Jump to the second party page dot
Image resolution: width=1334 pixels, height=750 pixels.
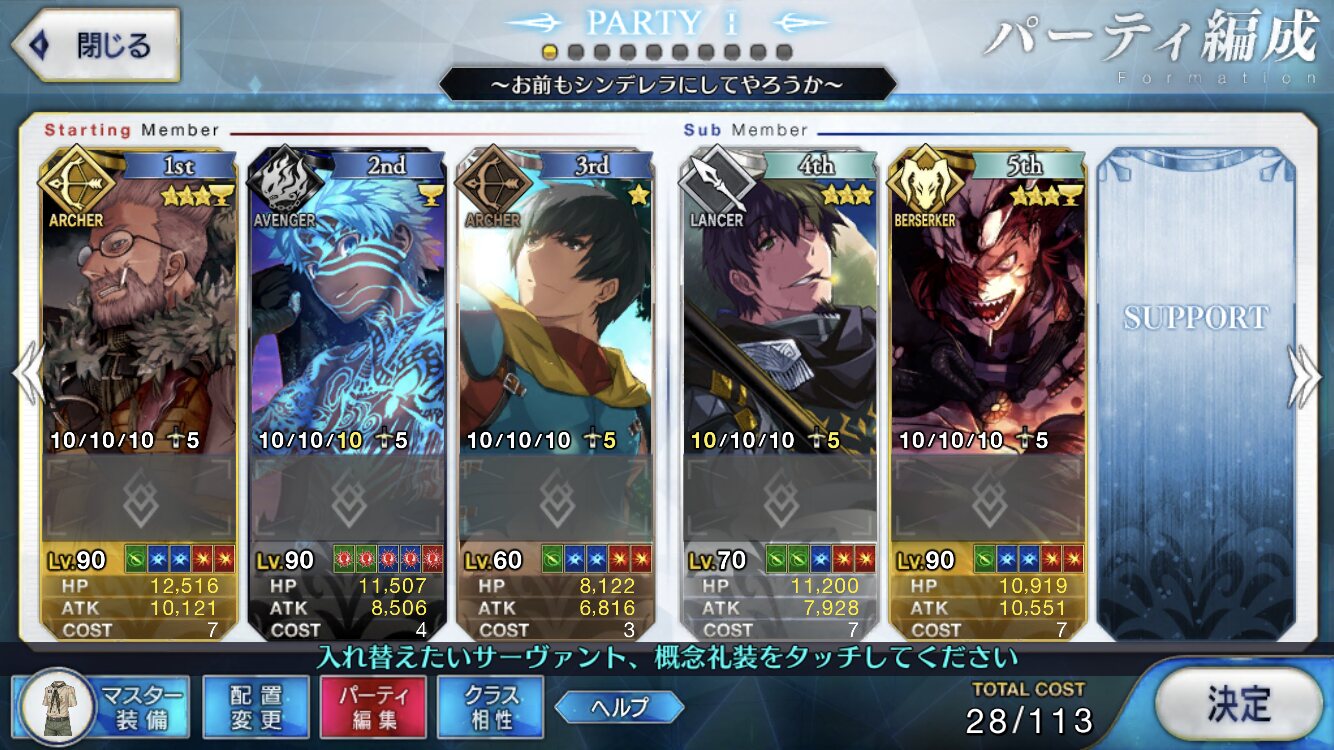576,51
